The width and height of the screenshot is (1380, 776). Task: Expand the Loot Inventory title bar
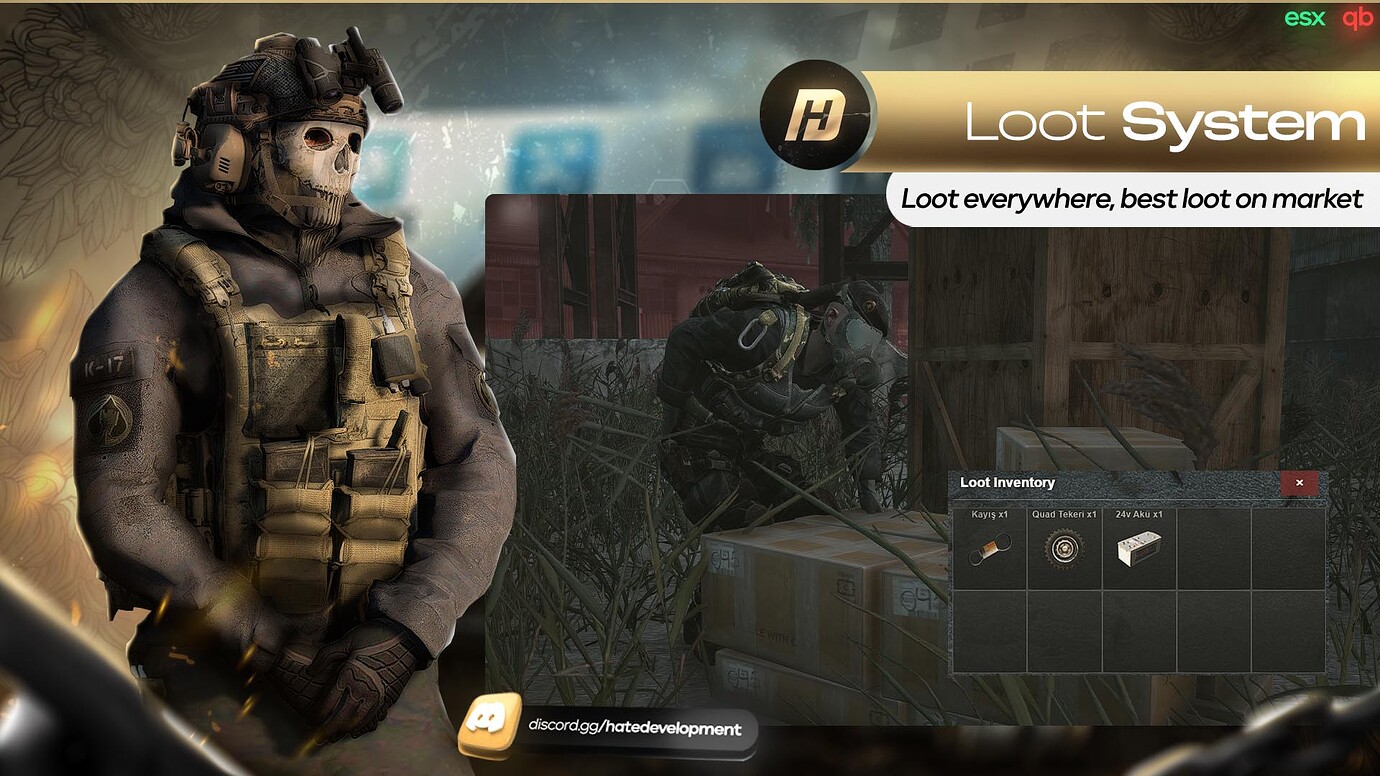1100,483
